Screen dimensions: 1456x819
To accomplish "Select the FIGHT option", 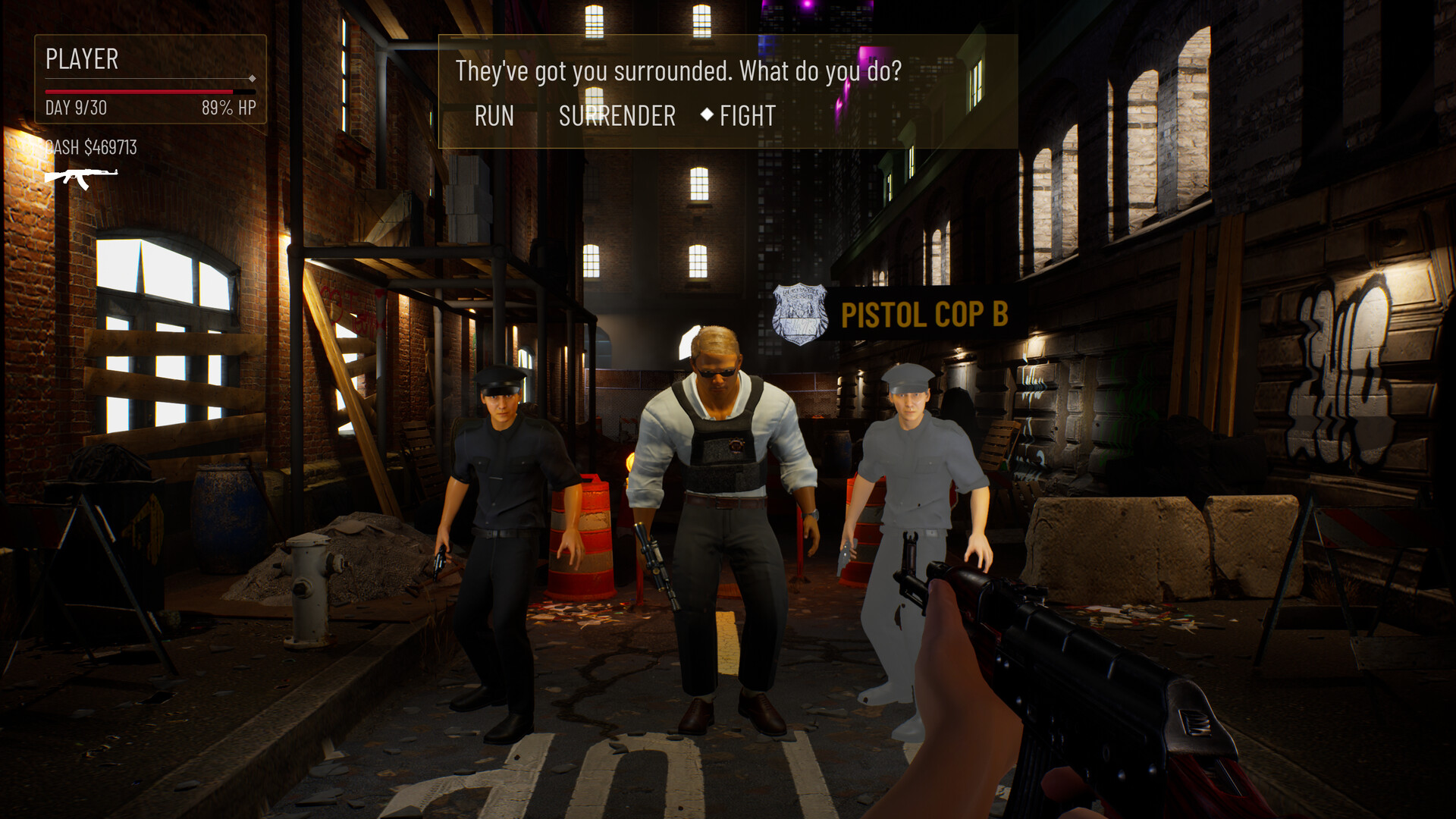I will pyautogui.click(x=748, y=116).
